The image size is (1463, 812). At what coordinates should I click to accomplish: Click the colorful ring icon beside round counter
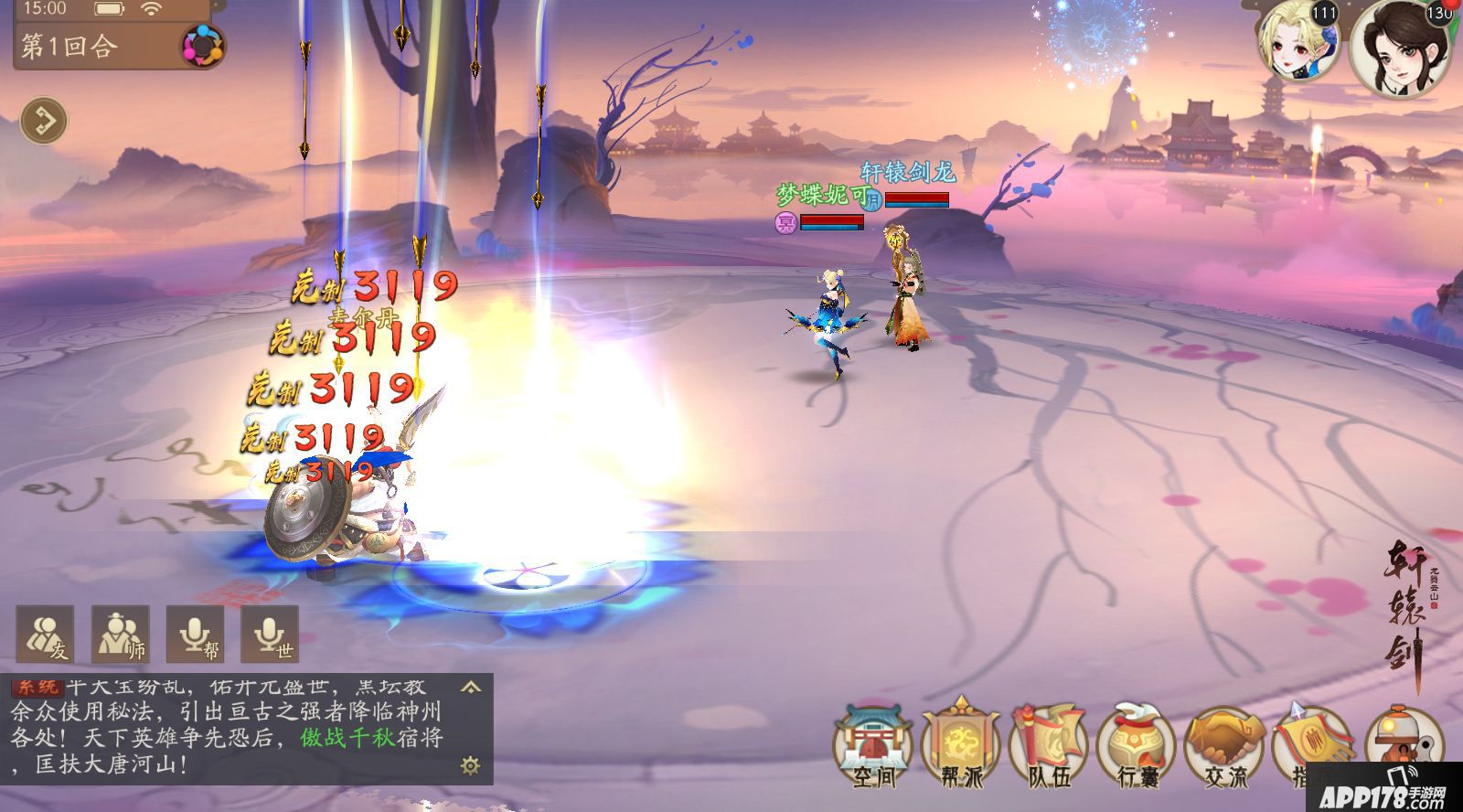[201, 46]
